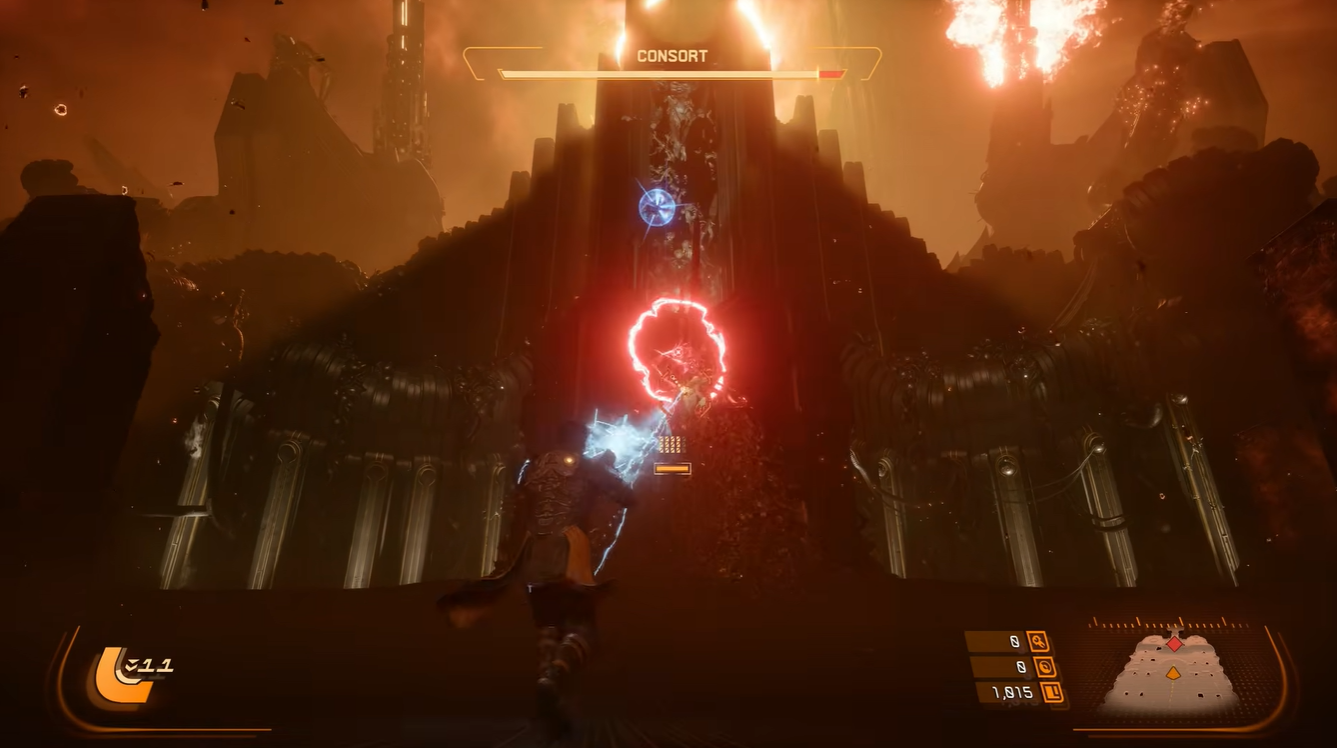Image resolution: width=1337 pixels, height=748 pixels.
Task: Select the red diamond marker on the minimap
Action: point(1174,644)
